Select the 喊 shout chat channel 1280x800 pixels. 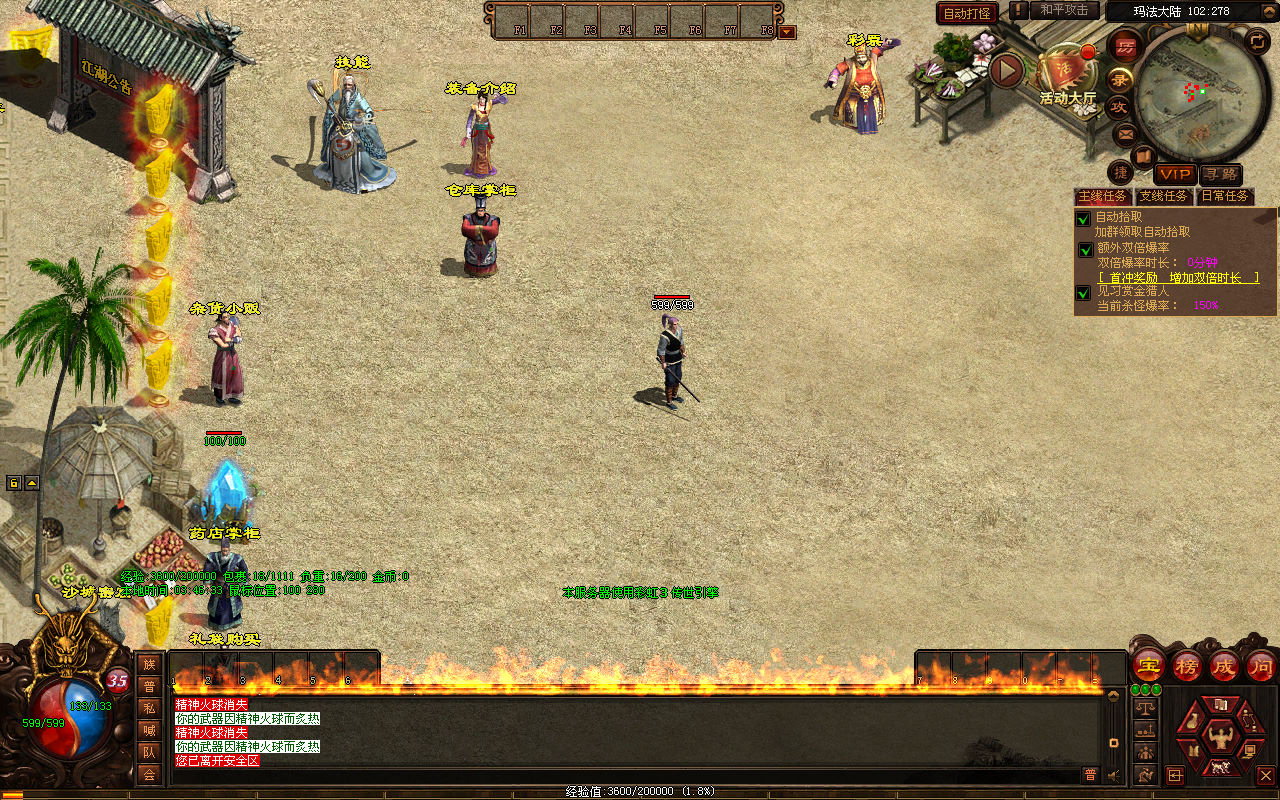149,730
